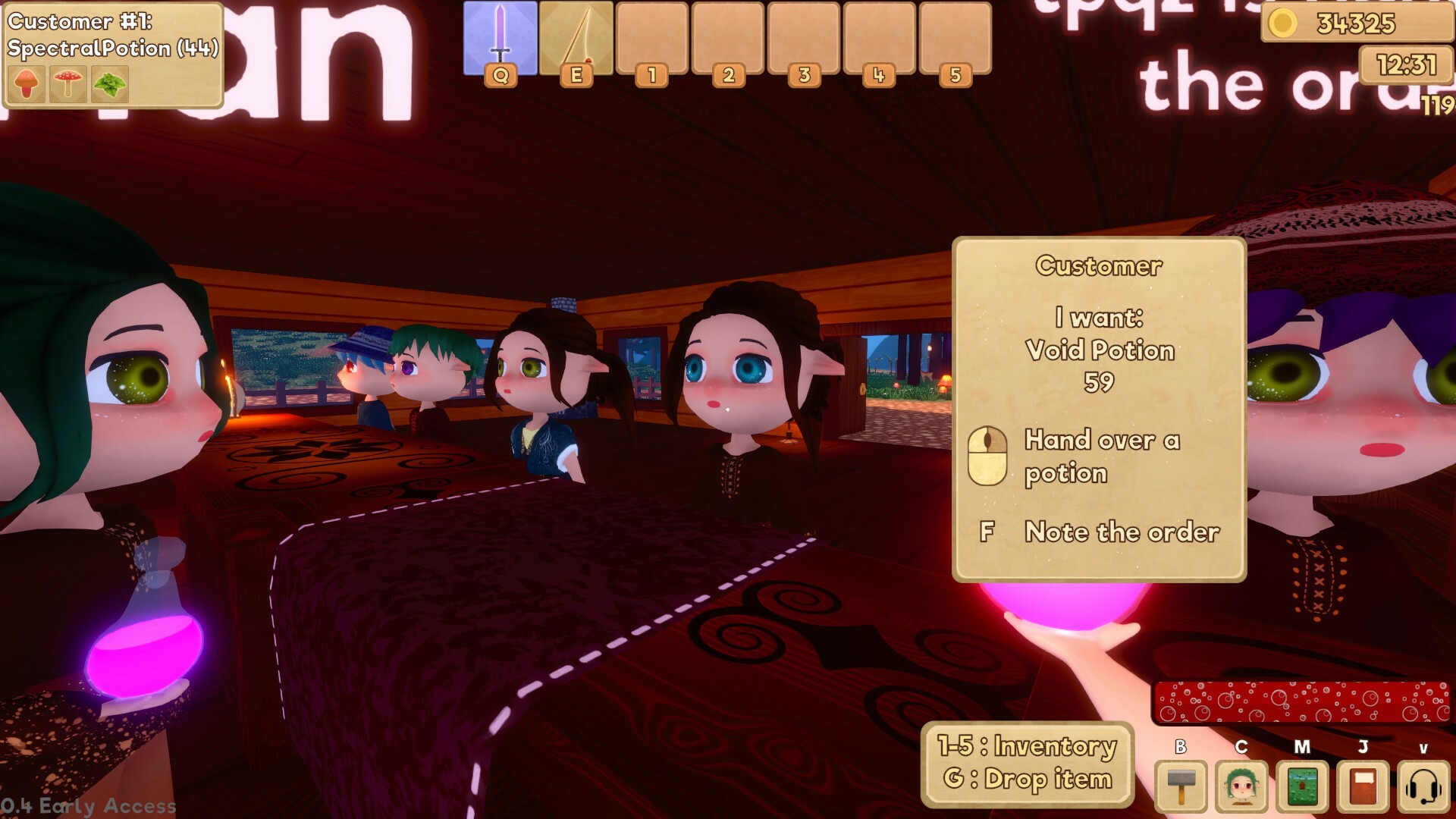Click the red brewing progress bar
This screenshot has height=819, width=1456.
click(1303, 704)
